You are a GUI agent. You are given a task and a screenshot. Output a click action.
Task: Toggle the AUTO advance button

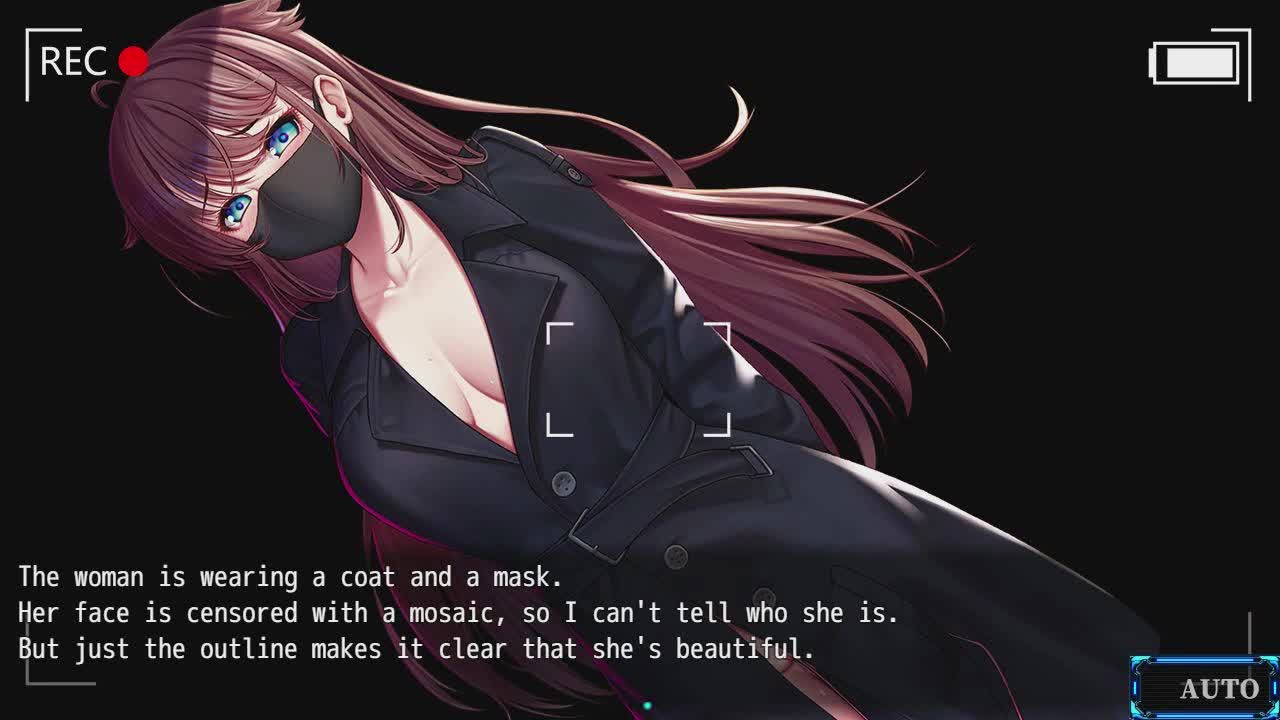point(1205,688)
